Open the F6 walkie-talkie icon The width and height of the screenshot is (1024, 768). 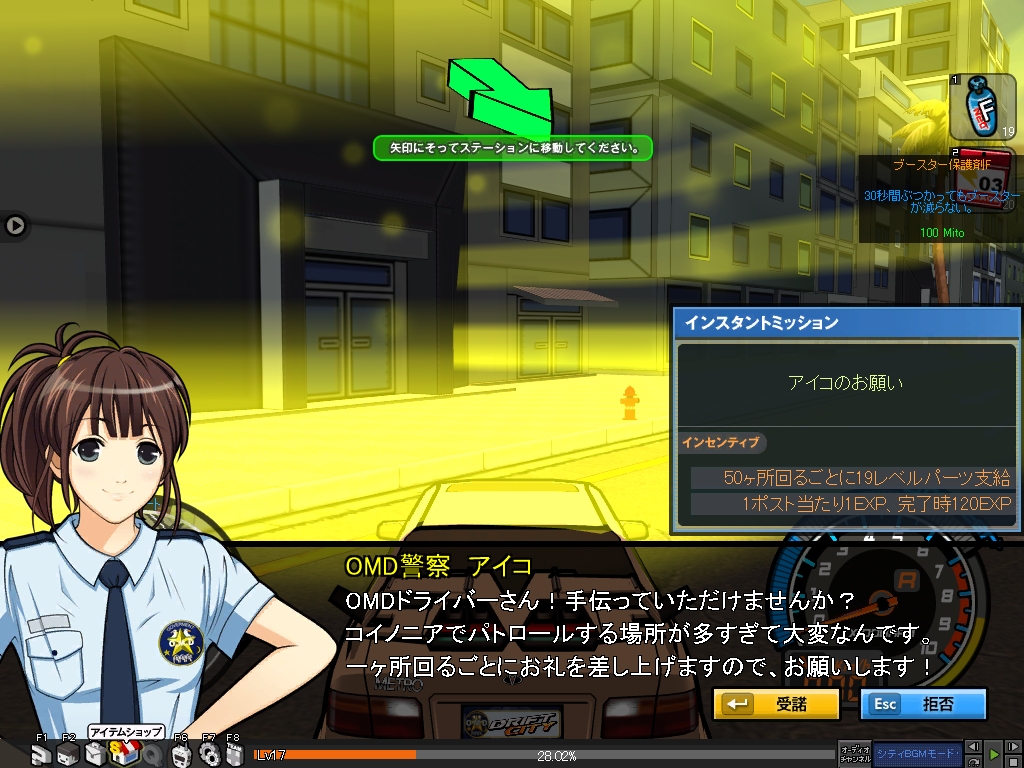[180, 756]
